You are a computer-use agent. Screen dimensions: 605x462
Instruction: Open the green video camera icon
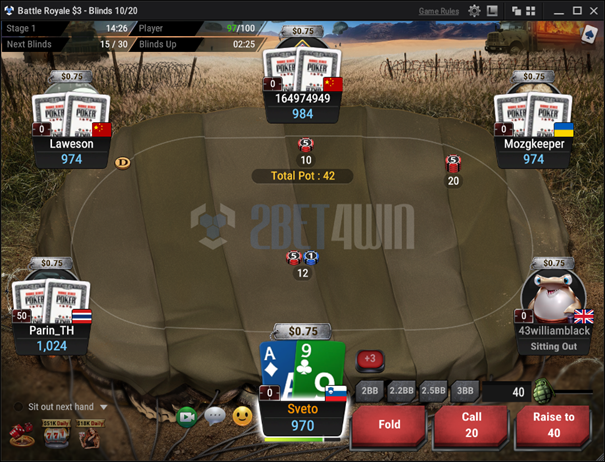coord(186,415)
